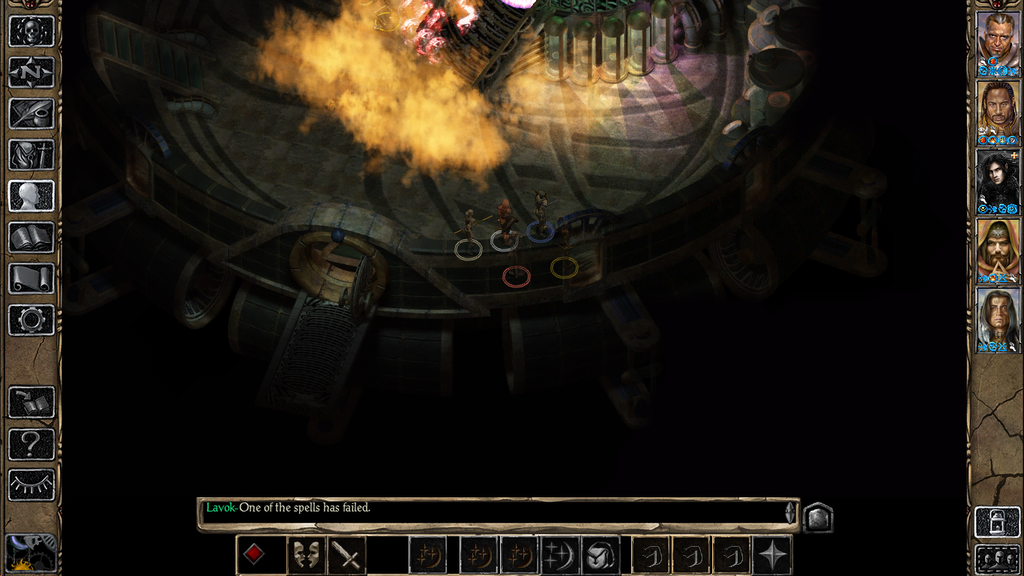Click the game clock in the corner
1024x576 pixels.
click(x=31, y=553)
